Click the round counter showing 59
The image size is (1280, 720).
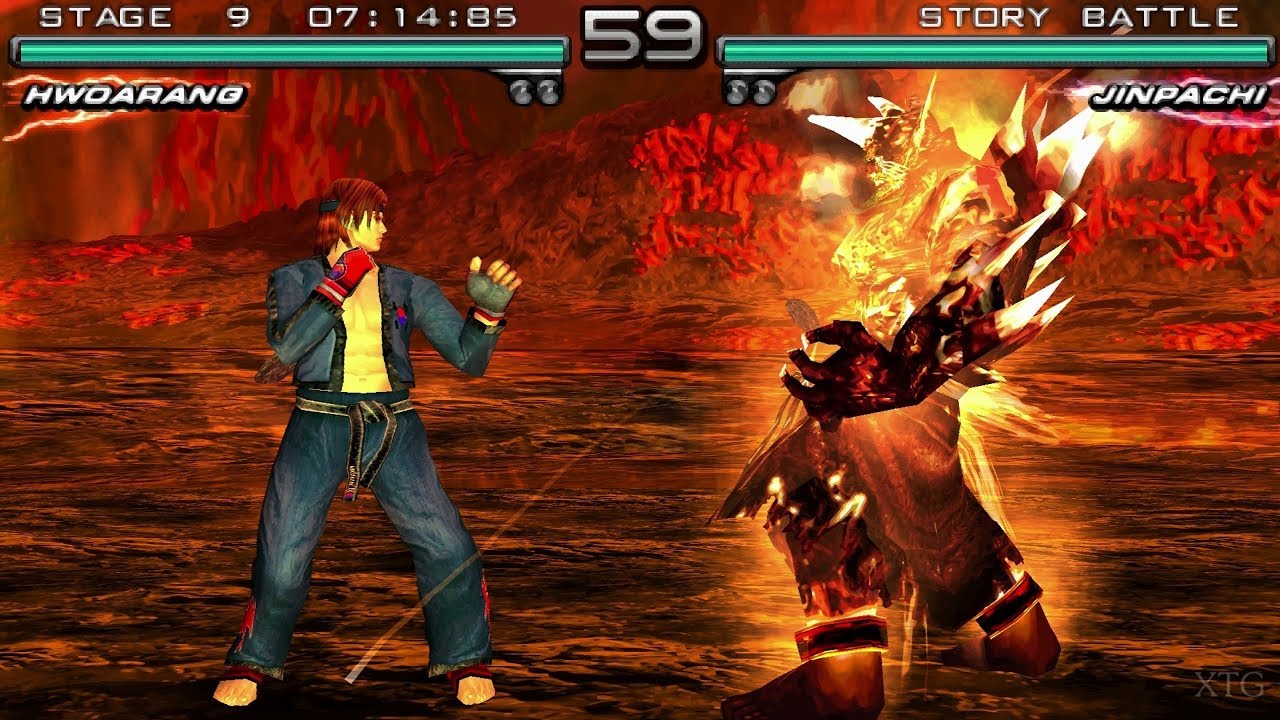[x=640, y=37]
